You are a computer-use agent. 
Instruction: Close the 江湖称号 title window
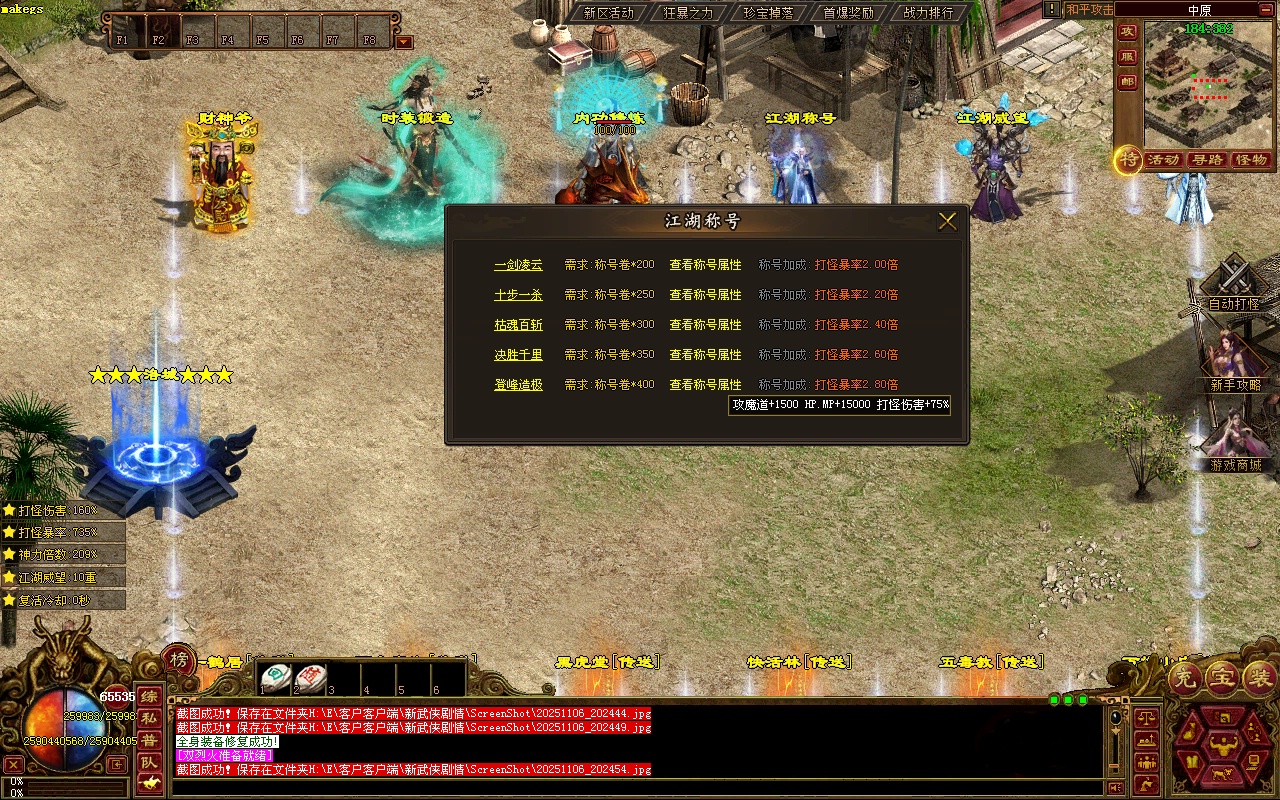pyautogui.click(x=947, y=221)
